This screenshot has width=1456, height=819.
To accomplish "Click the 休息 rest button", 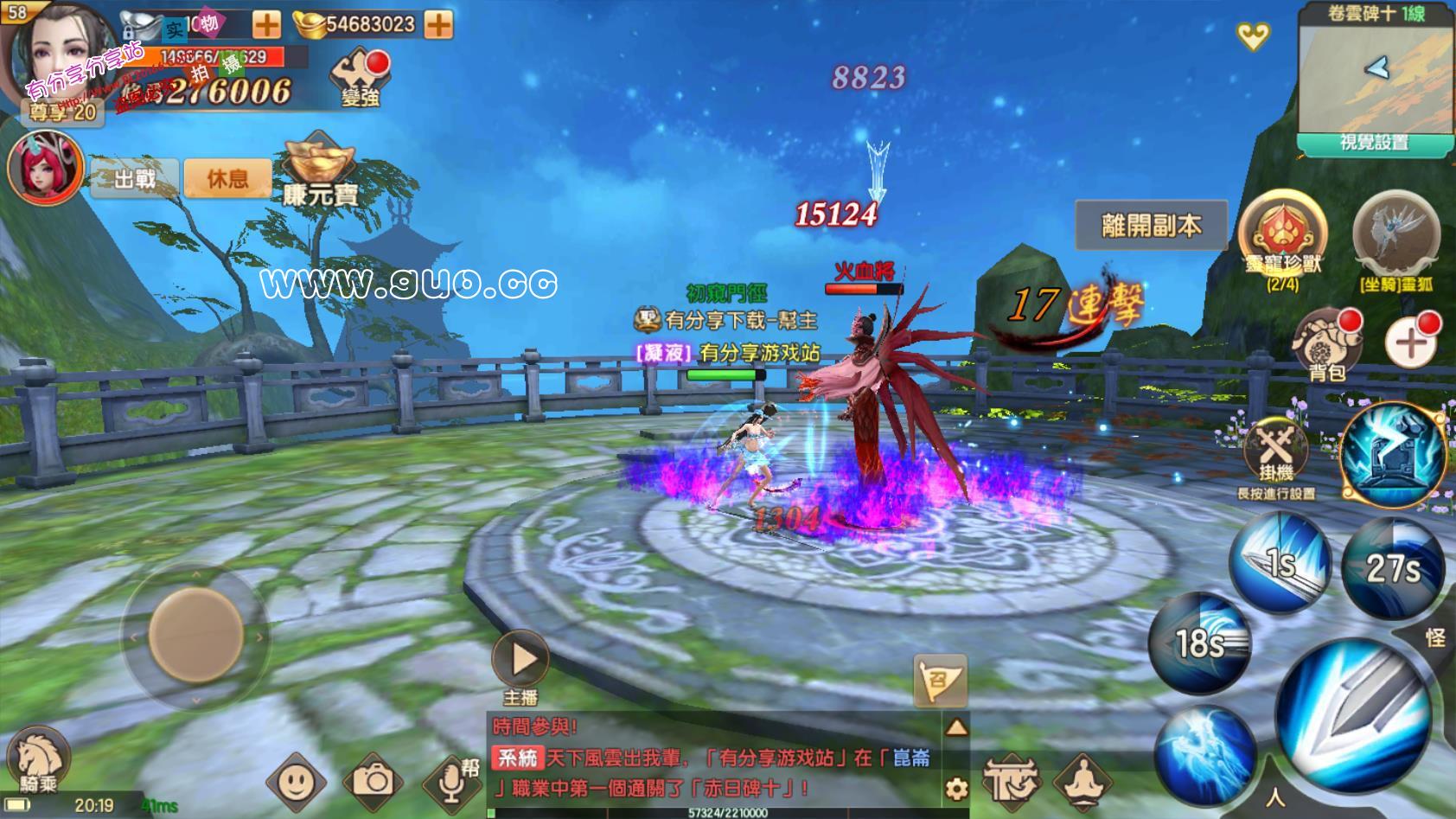I will pyautogui.click(x=228, y=179).
